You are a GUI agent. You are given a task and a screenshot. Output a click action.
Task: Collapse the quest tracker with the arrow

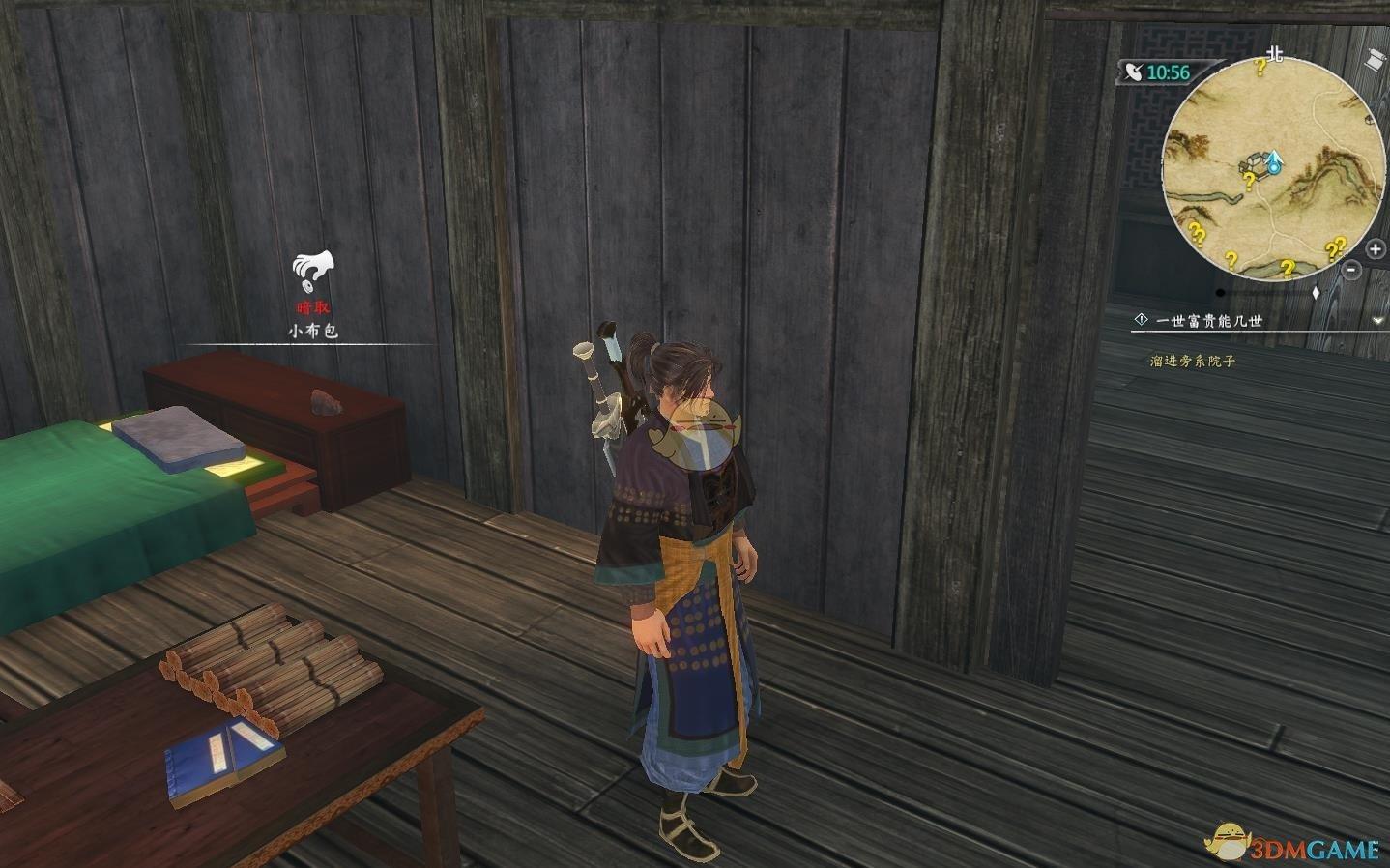pos(1377,320)
